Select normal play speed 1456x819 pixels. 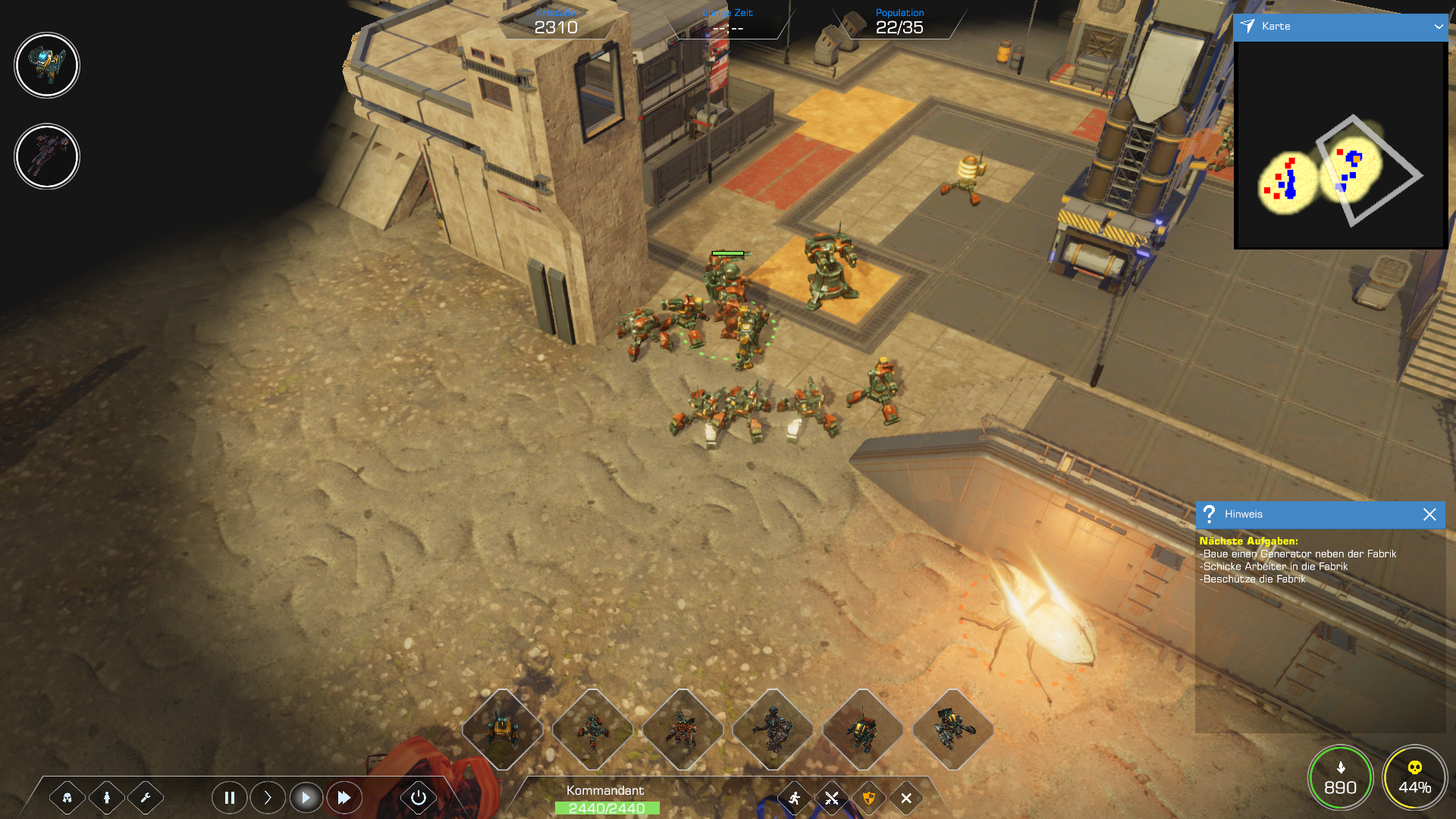[306, 798]
